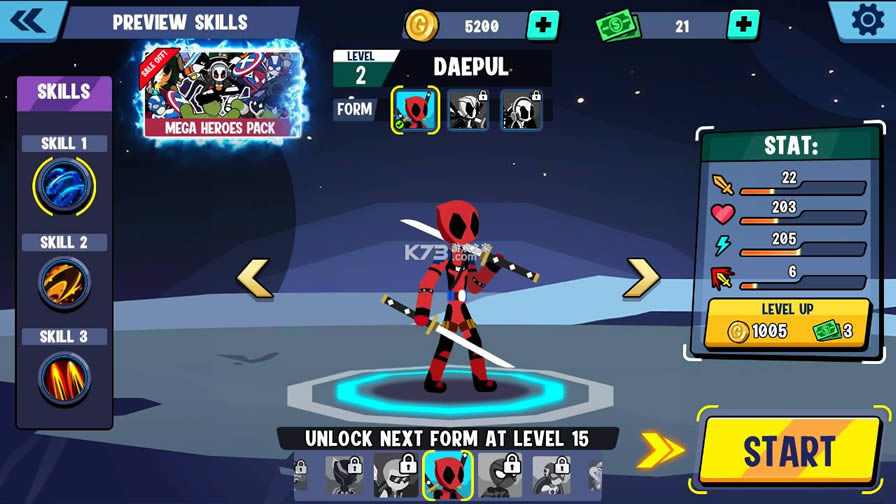Preview the Skill 3 fiery claw icon
Image resolution: width=896 pixels, height=504 pixels.
pos(65,377)
